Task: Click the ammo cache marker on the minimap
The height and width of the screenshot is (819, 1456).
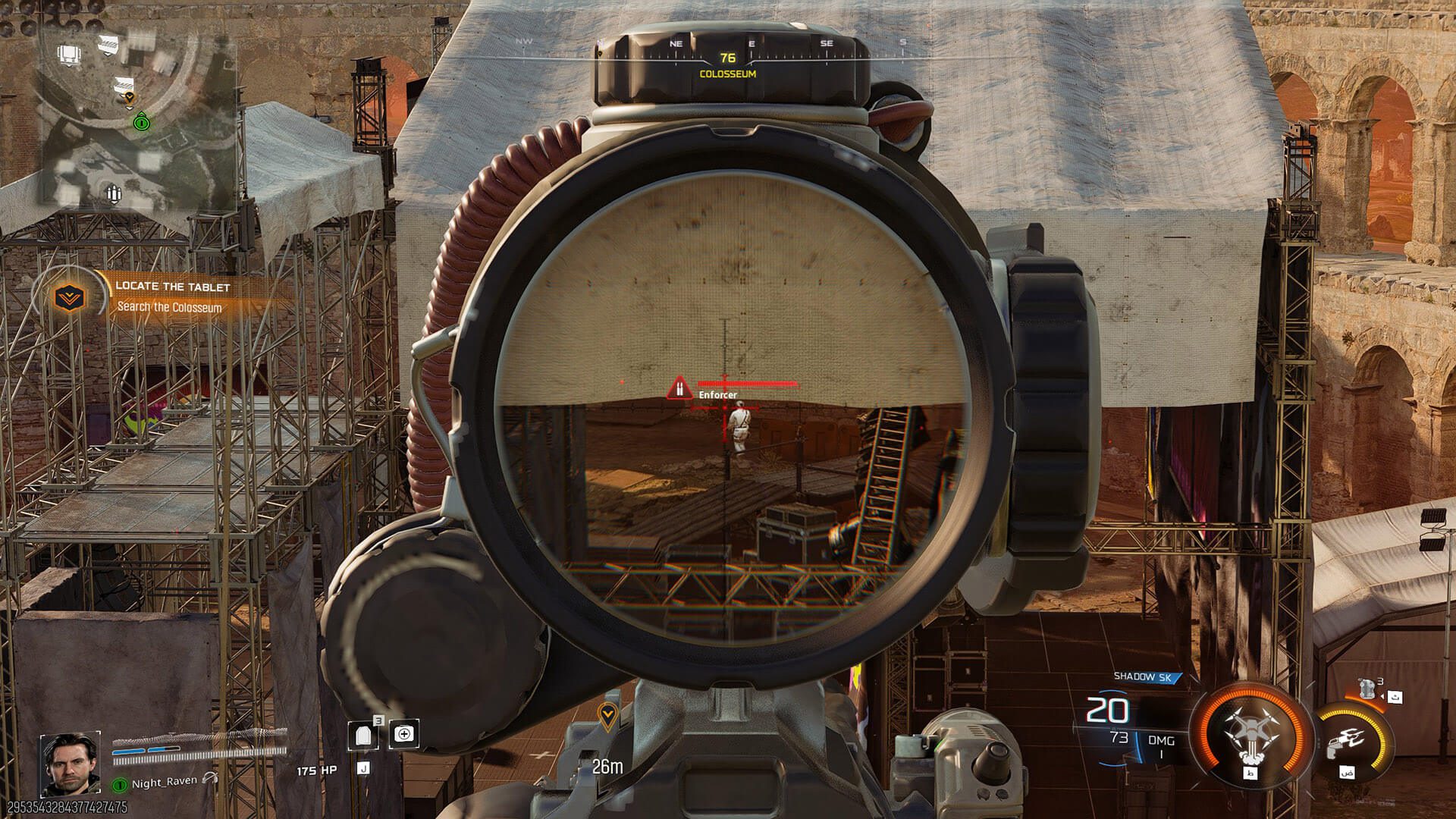Action: 114,194
